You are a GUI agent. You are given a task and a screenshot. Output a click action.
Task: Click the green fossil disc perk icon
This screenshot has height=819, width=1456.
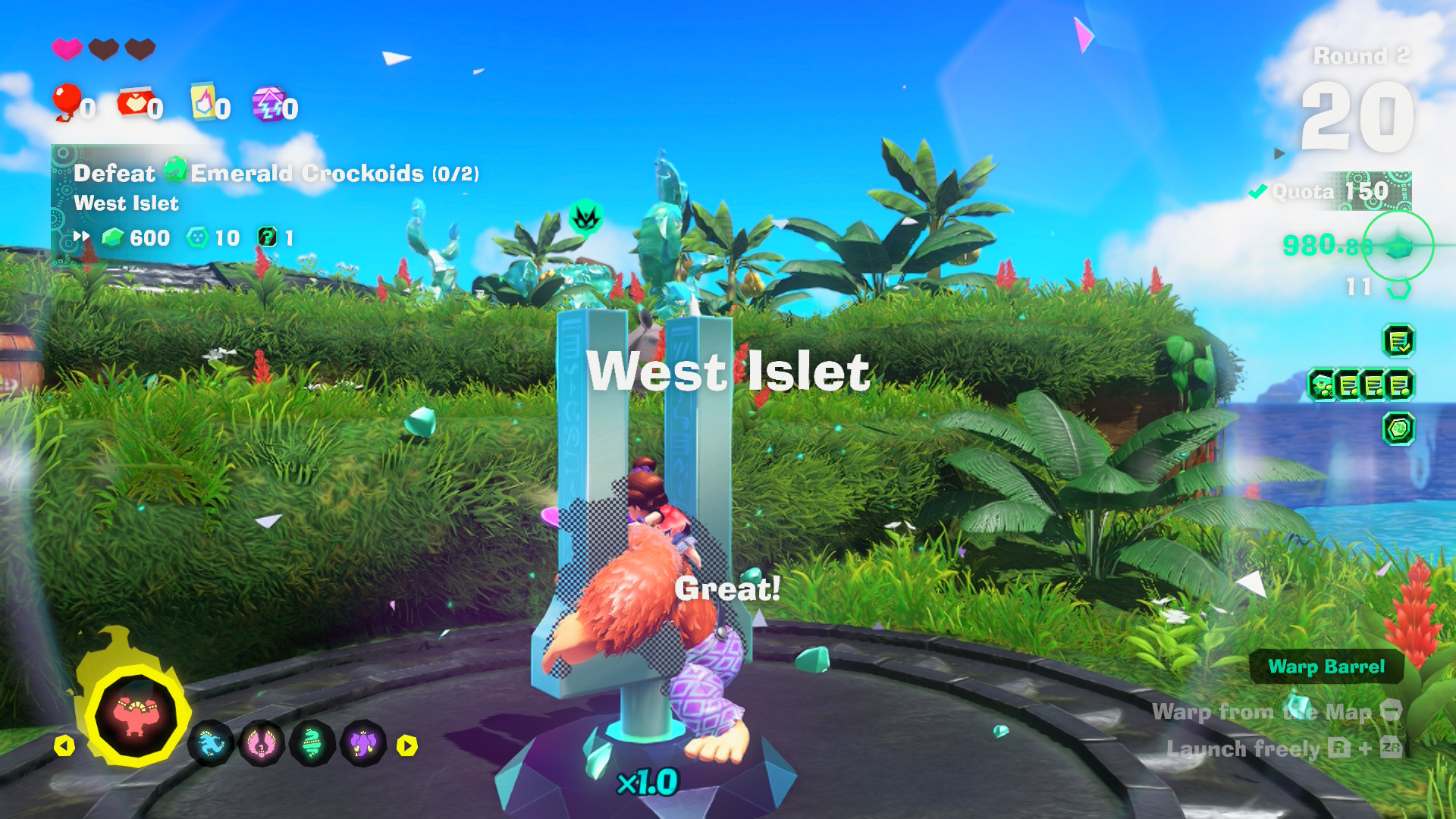point(1398,429)
